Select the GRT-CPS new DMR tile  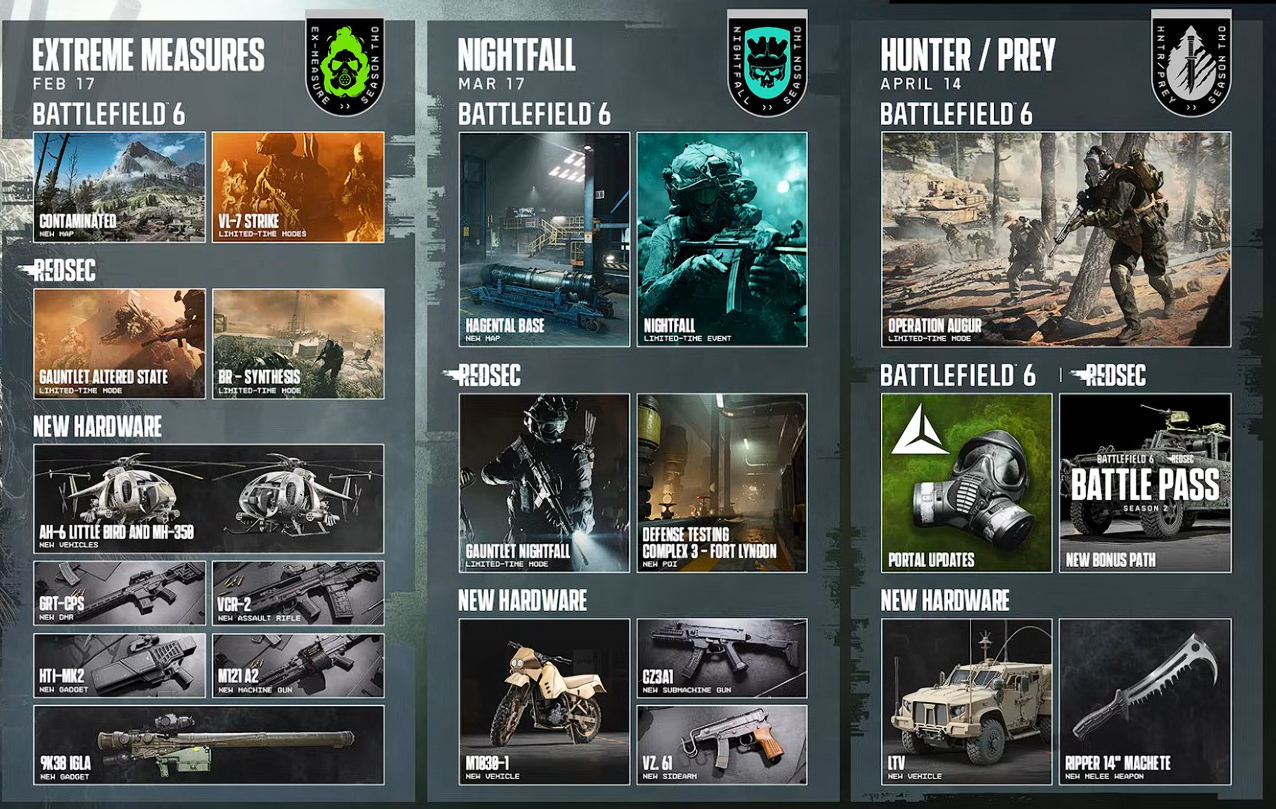click(x=119, y=592)
